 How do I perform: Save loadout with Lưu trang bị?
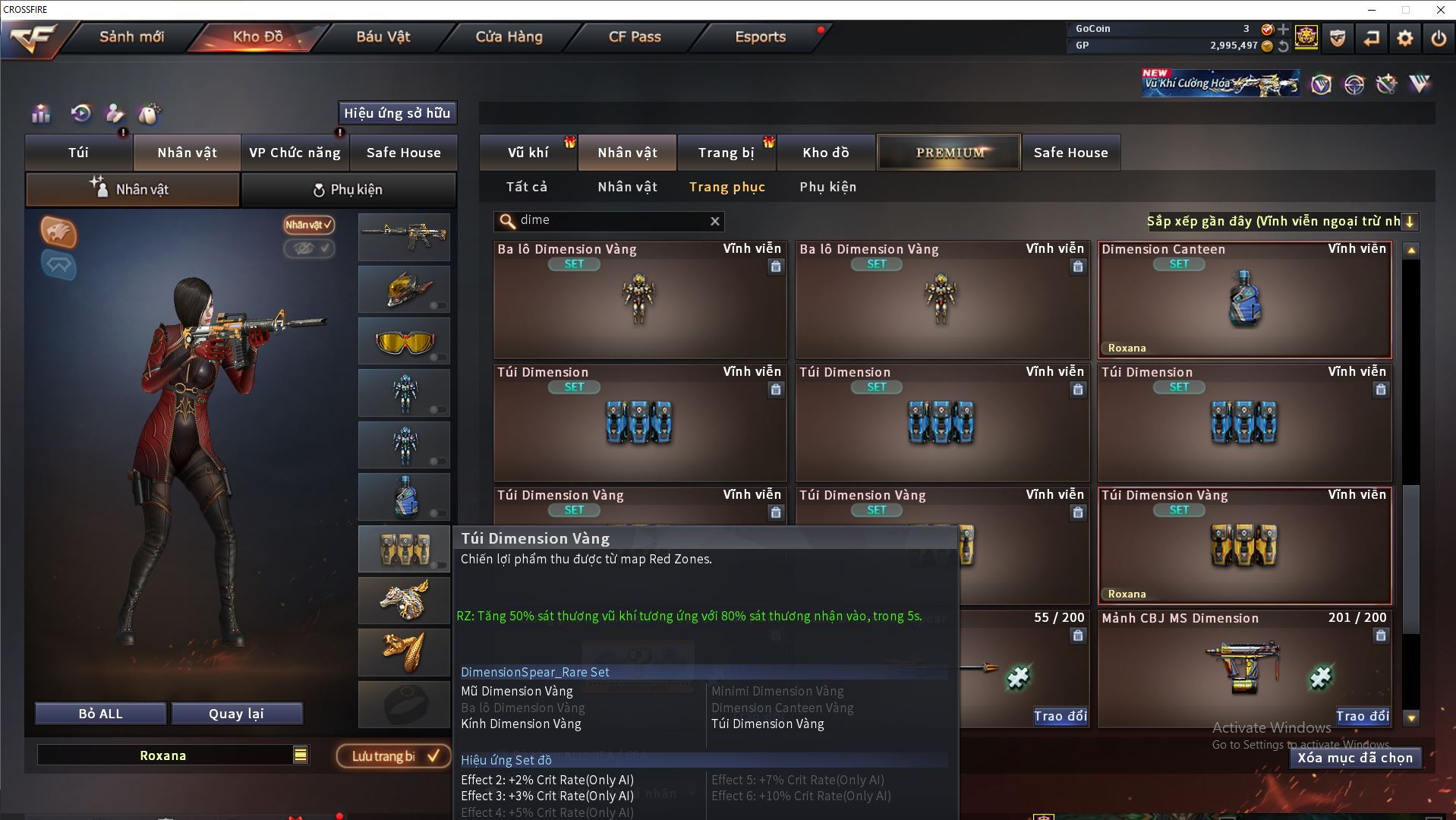[x=394, y=756]
